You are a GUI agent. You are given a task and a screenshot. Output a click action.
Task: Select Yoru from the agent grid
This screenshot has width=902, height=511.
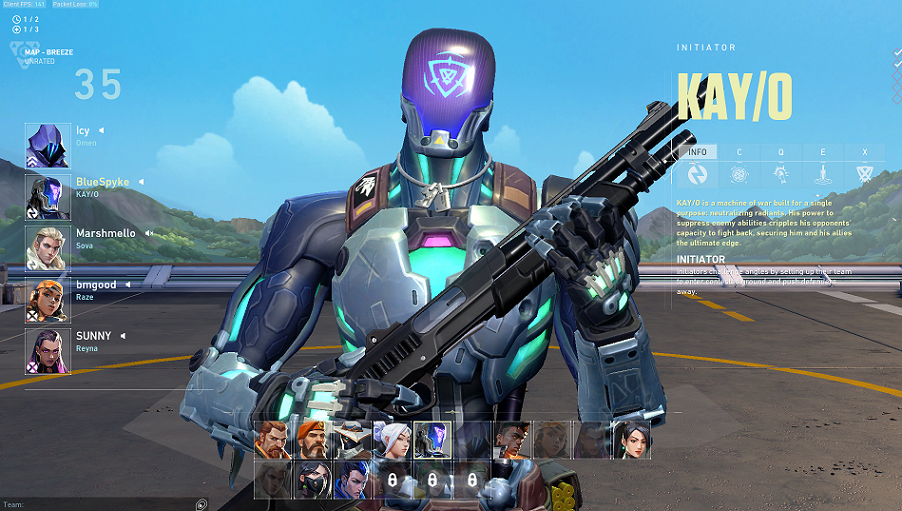click(x=351, y=480)
